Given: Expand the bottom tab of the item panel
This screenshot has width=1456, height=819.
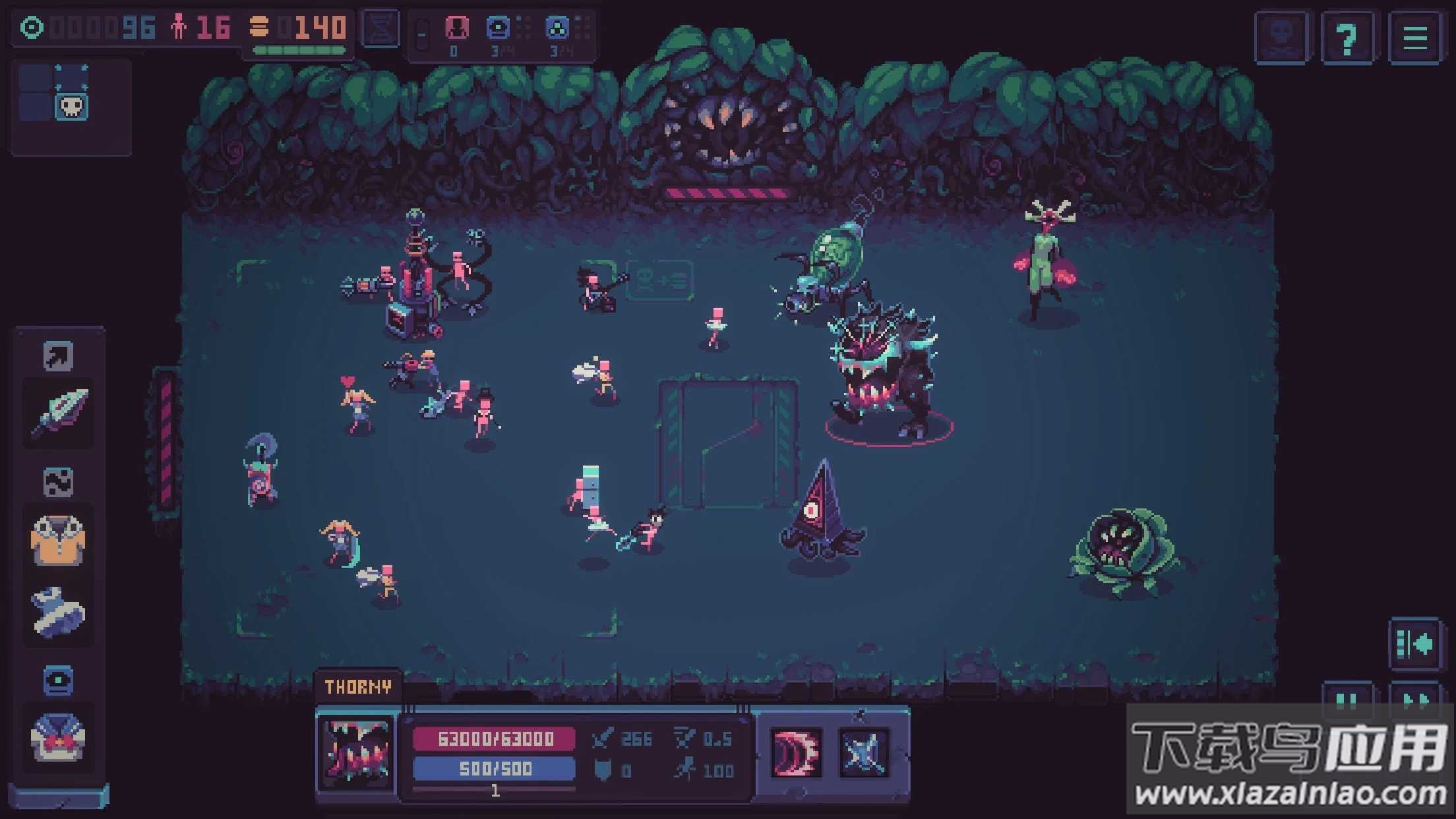Looking at the screenshot, I should (58, 796).
